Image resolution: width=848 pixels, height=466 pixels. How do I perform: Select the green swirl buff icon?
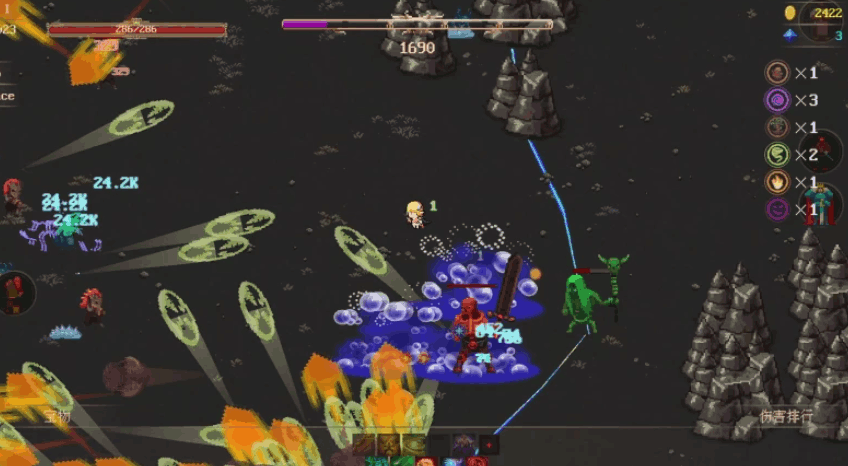777,154
